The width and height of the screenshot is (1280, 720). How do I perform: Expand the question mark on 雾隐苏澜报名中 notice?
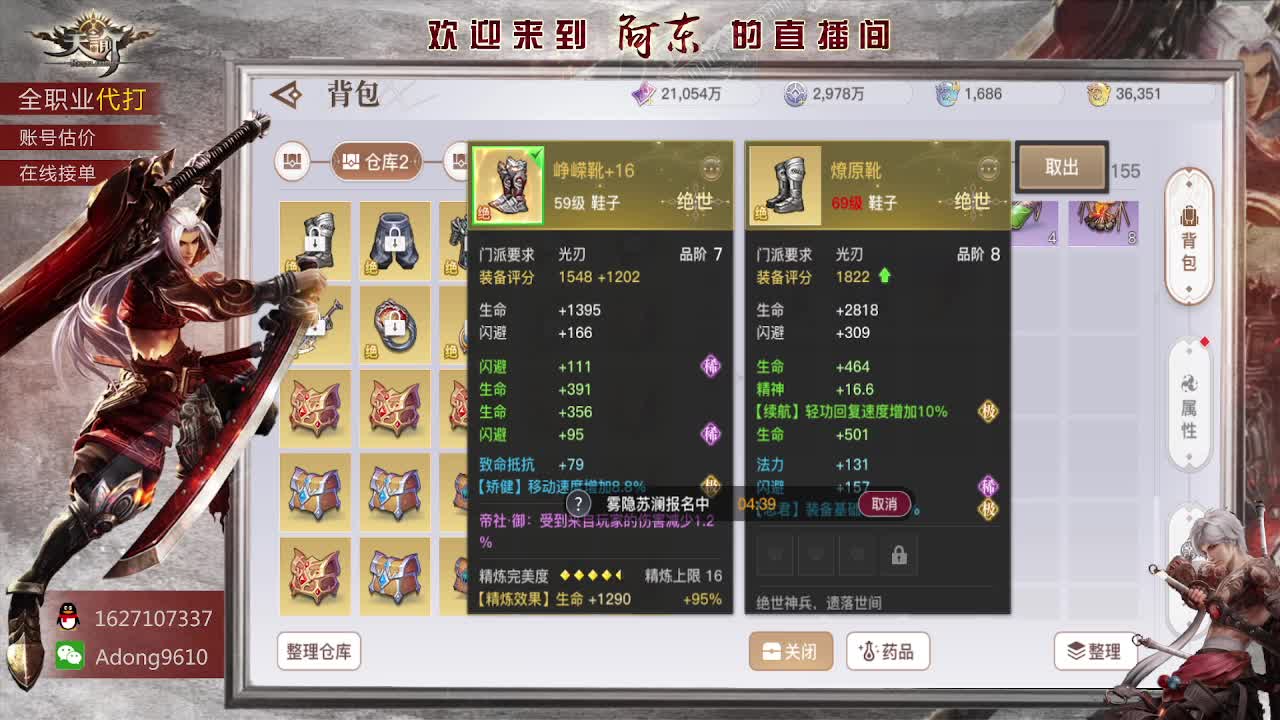click(x=578, y=505)
